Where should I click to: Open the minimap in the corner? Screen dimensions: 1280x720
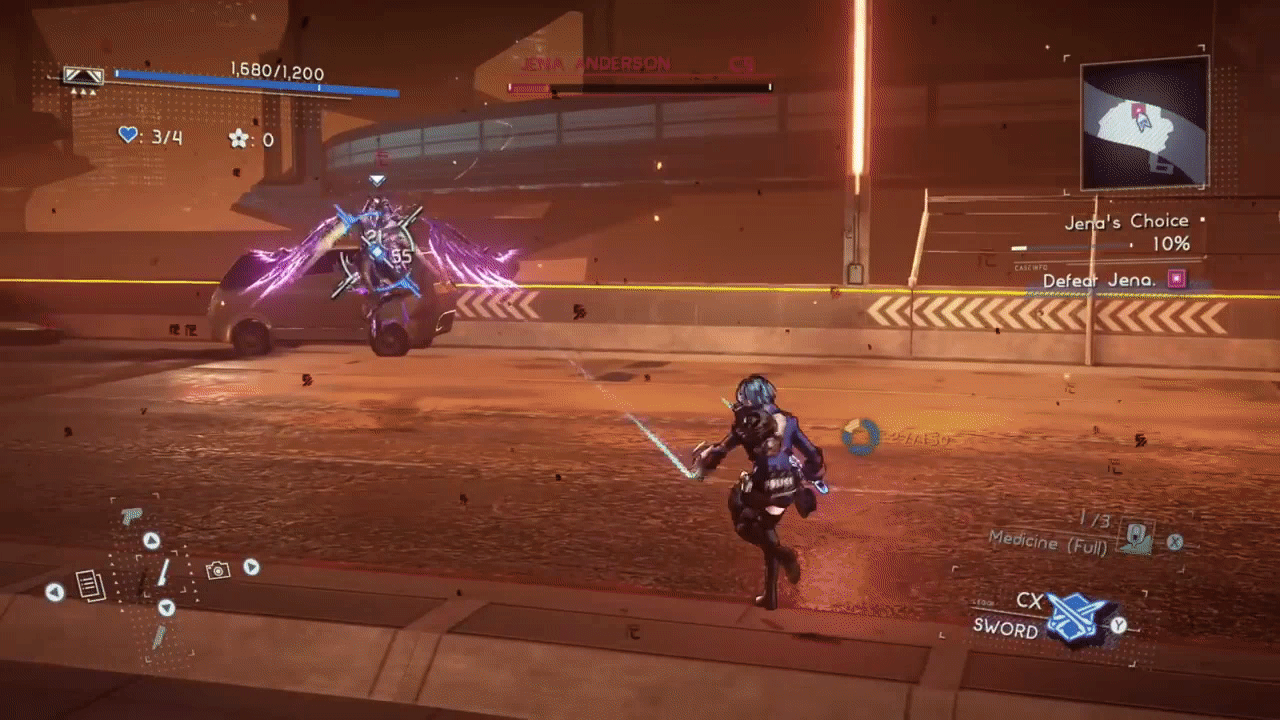[1144, 122]
